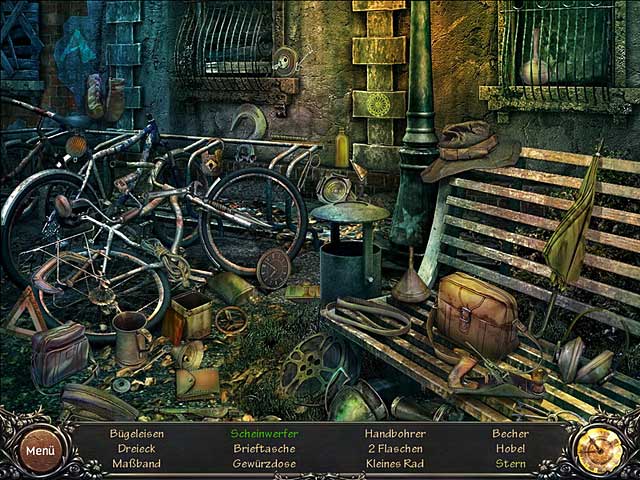
Task: Open the Menü button
Action: click(41, 450)
